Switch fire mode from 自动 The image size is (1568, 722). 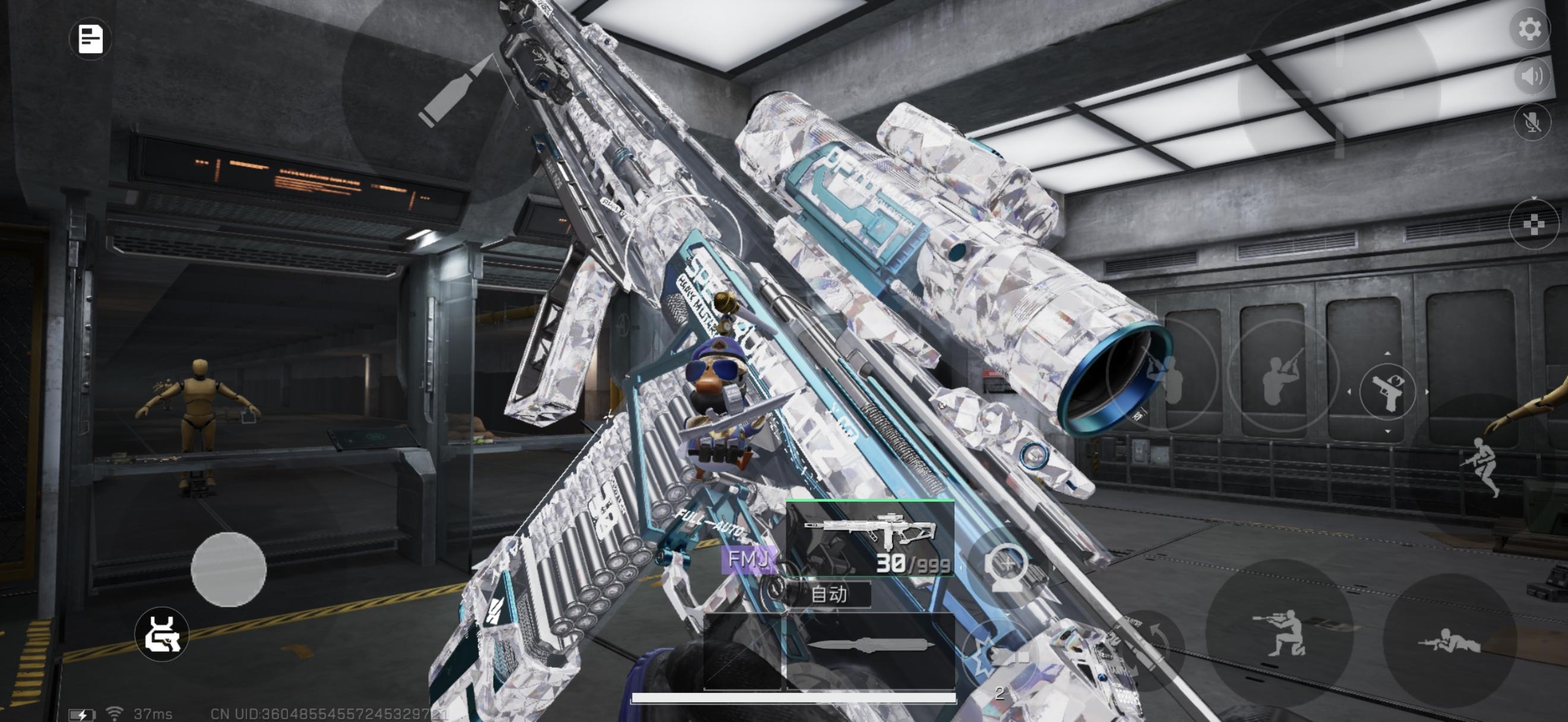[829, 594]
